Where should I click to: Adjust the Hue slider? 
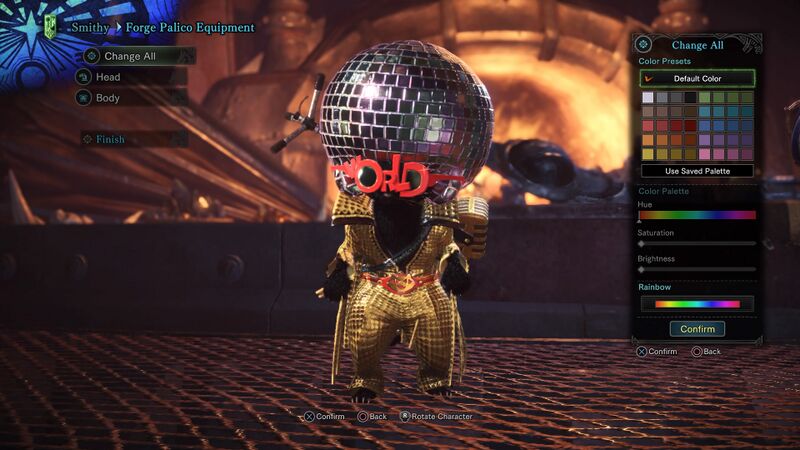[697, 215]
